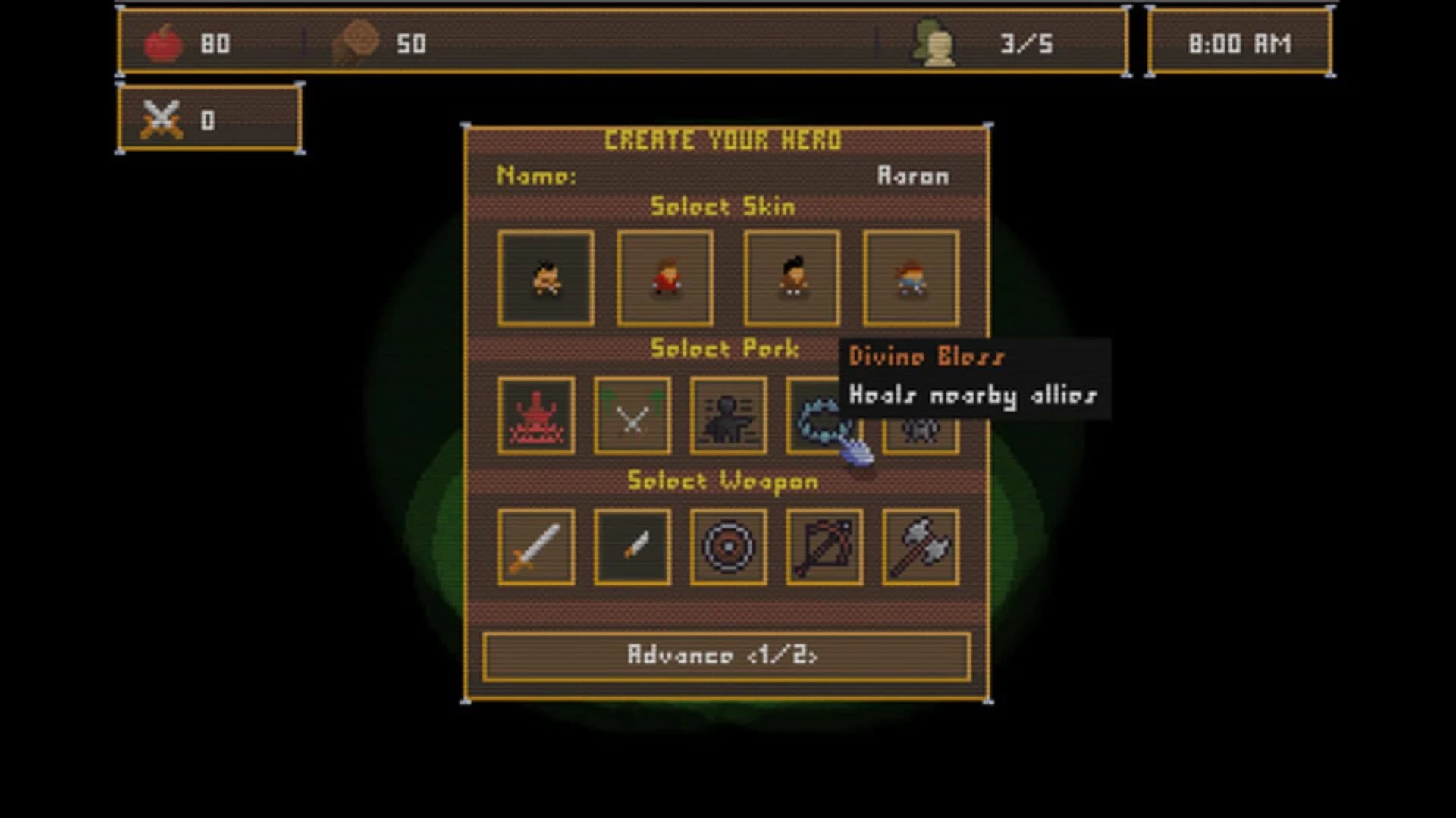Choose the crossbow weapon

(824, 548)
